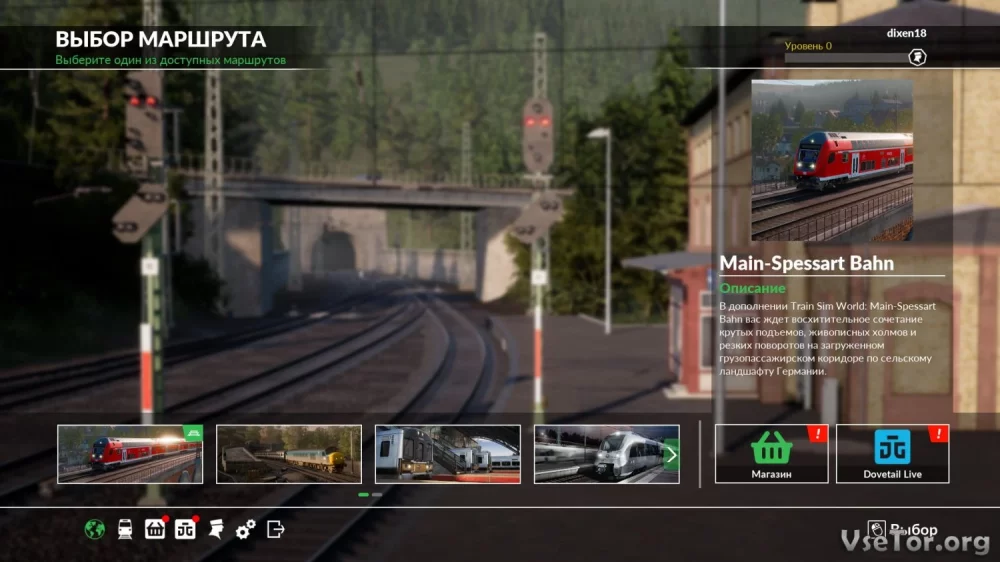This screenshot has width=1000, height=562.
Task: Pick the route showing a station platform train
Action: click(447, 455)
